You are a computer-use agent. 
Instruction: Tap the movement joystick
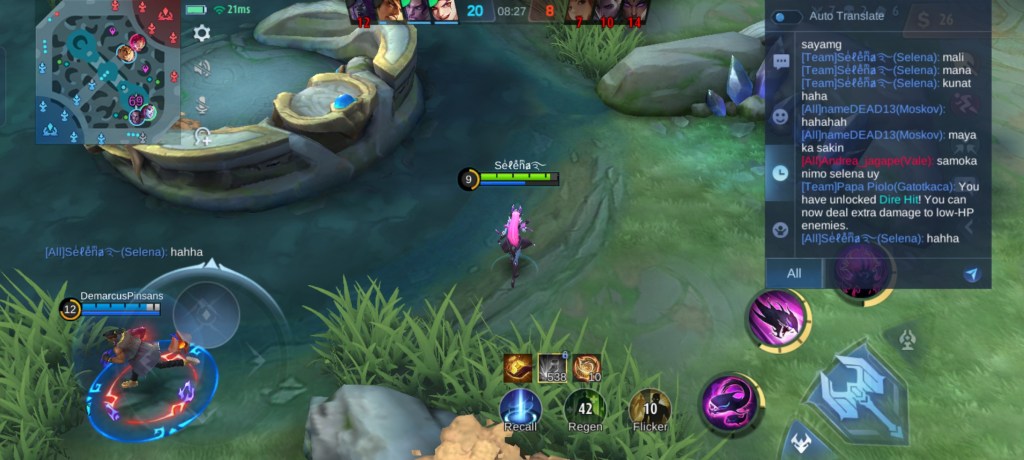tap(205, 314)
